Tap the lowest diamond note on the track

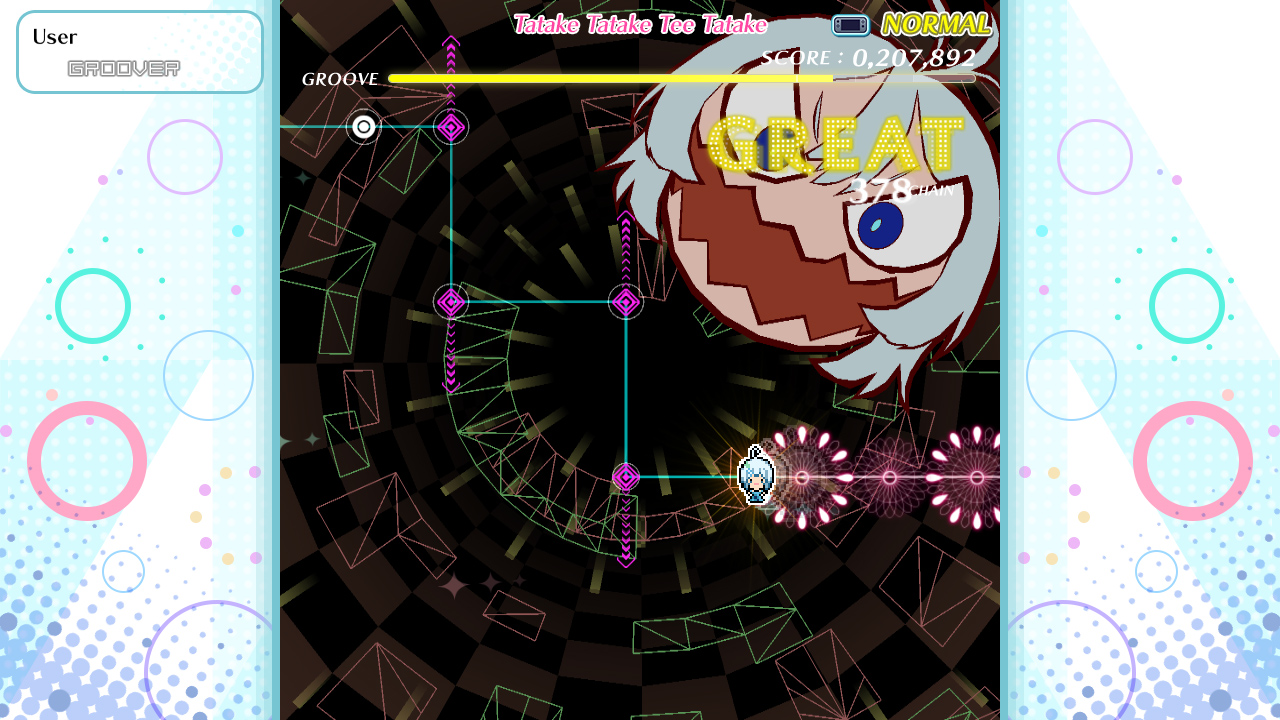[628, 478]
